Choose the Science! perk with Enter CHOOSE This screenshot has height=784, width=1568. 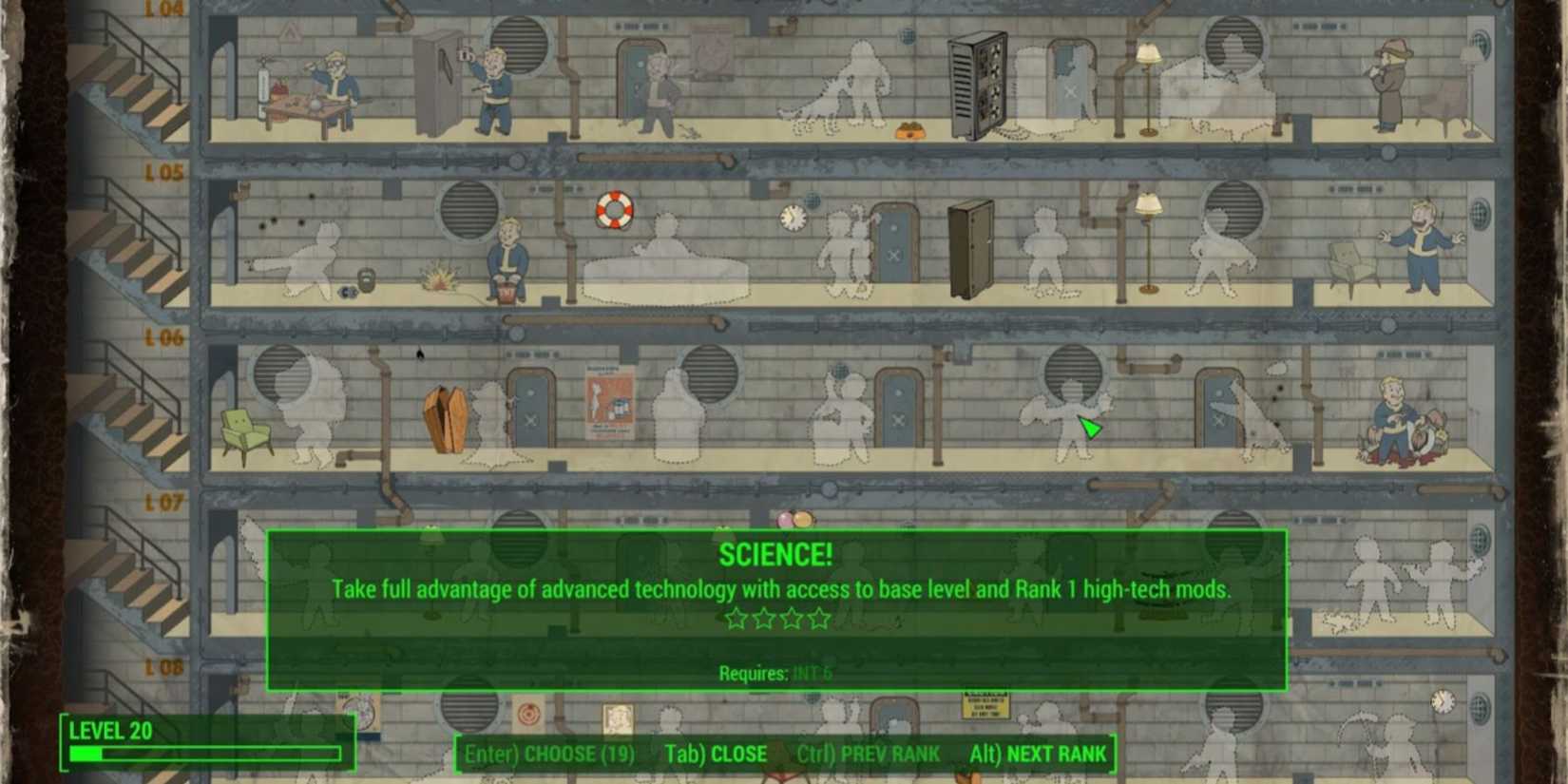[551, 754]
